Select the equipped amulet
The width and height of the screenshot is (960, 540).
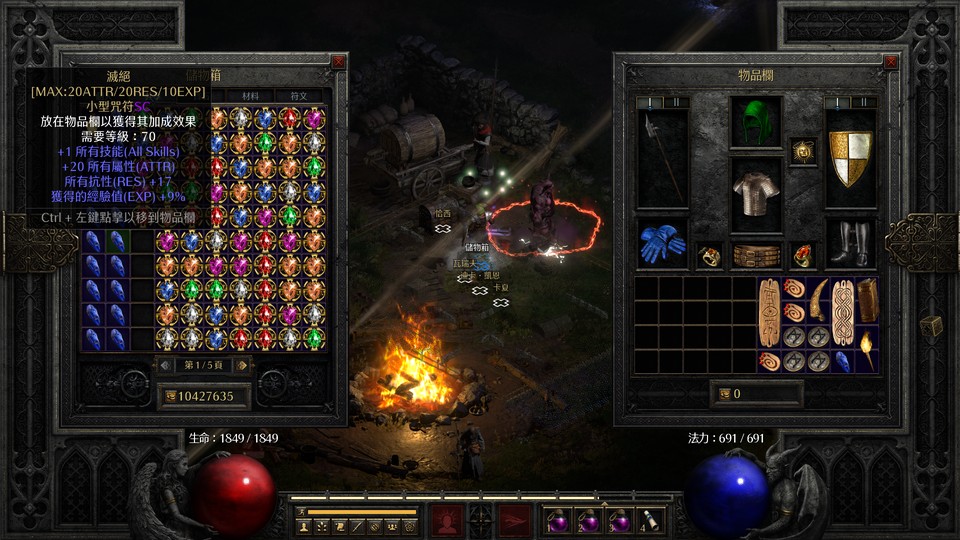pyautogui.click(x=803, y=151)
